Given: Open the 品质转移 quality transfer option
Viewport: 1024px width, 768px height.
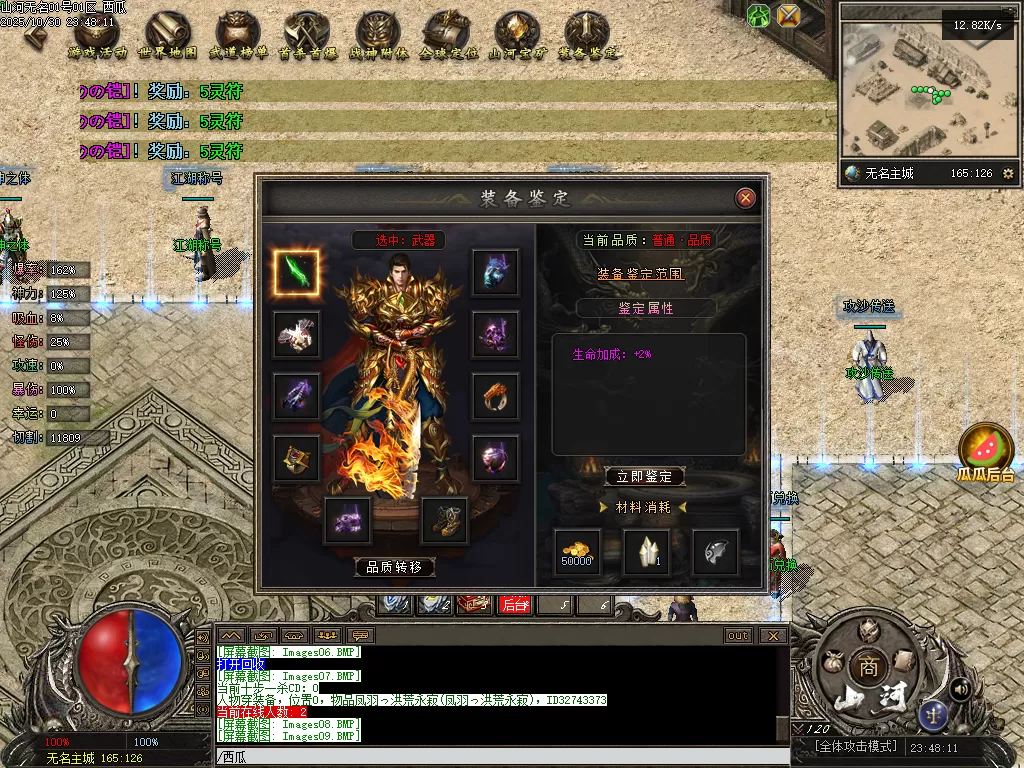Looking at the screenshot, I should point(395,567).
